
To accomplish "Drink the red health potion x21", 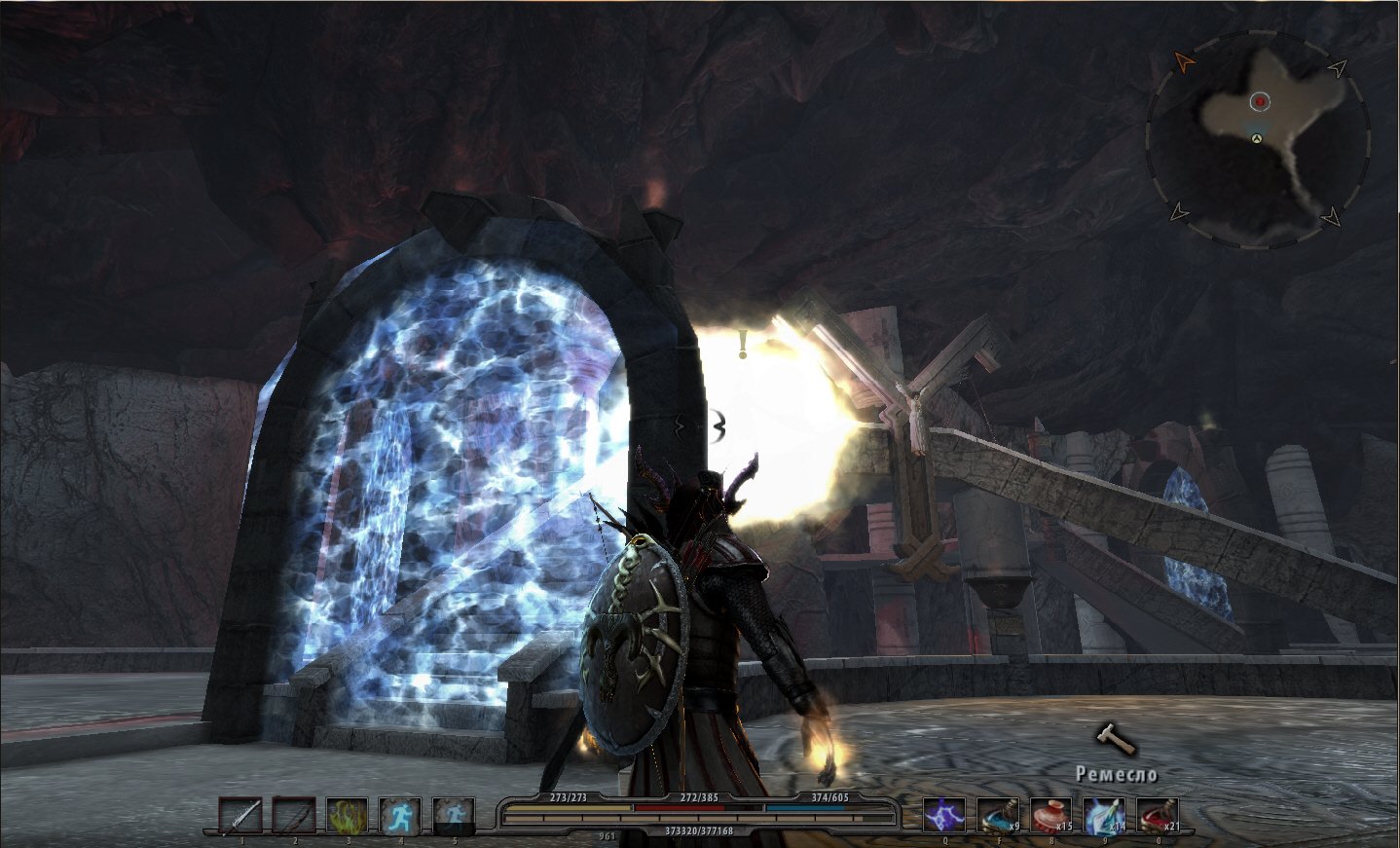I will click(1159, 816).
